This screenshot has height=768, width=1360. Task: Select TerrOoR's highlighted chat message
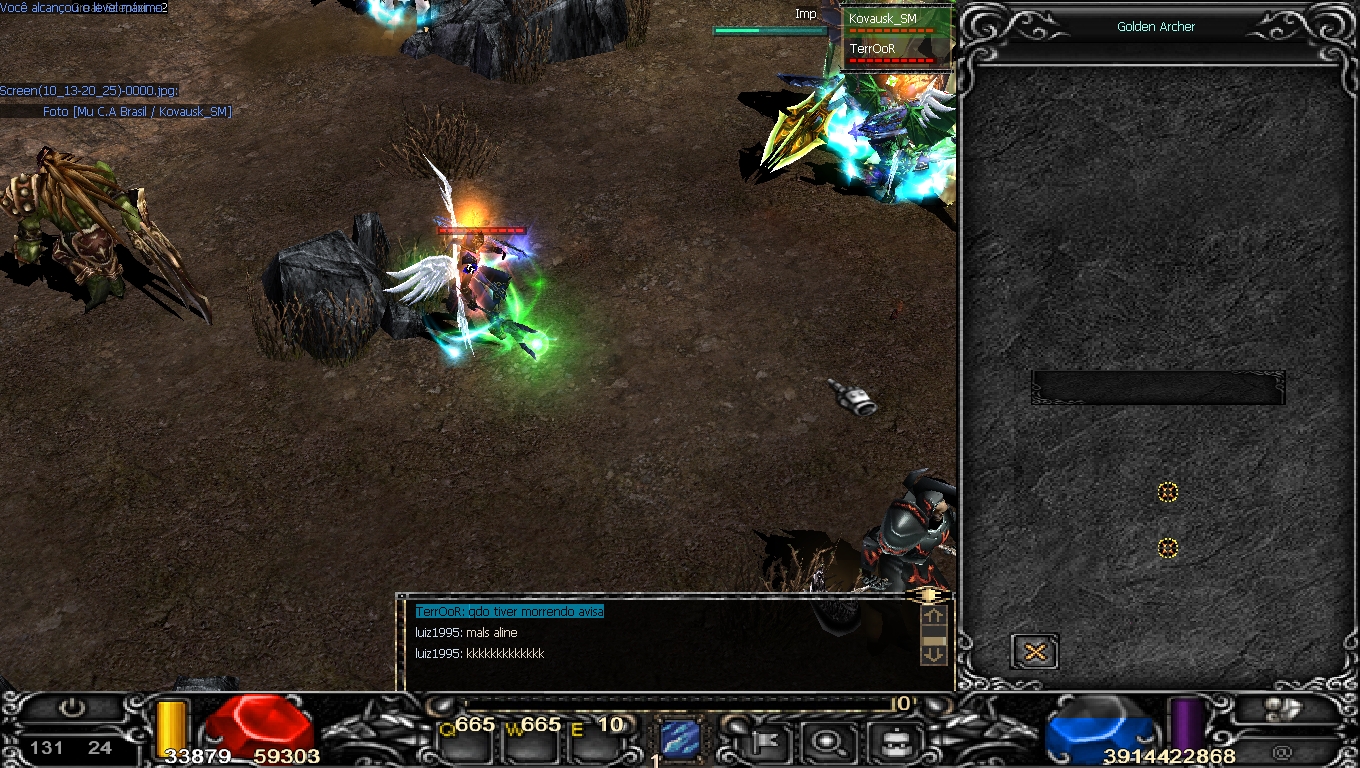pyautogui.click(x=510, y=611)
